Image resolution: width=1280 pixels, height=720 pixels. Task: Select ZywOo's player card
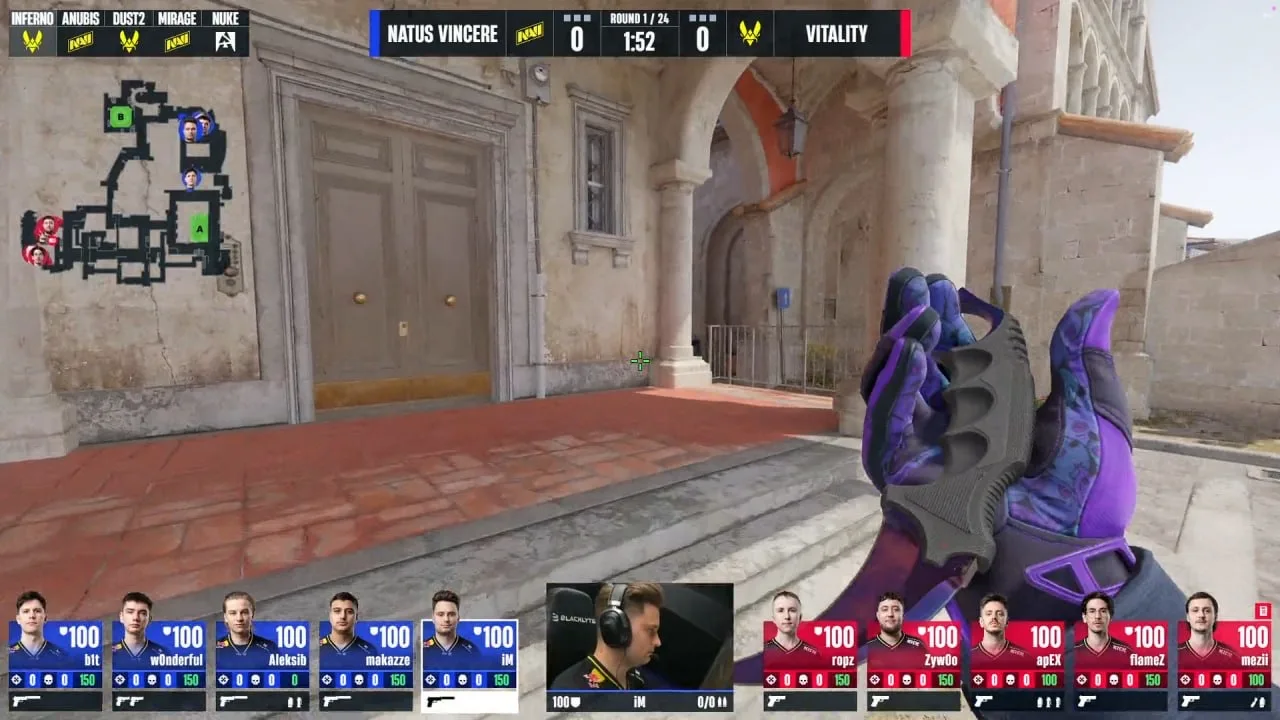913,654
